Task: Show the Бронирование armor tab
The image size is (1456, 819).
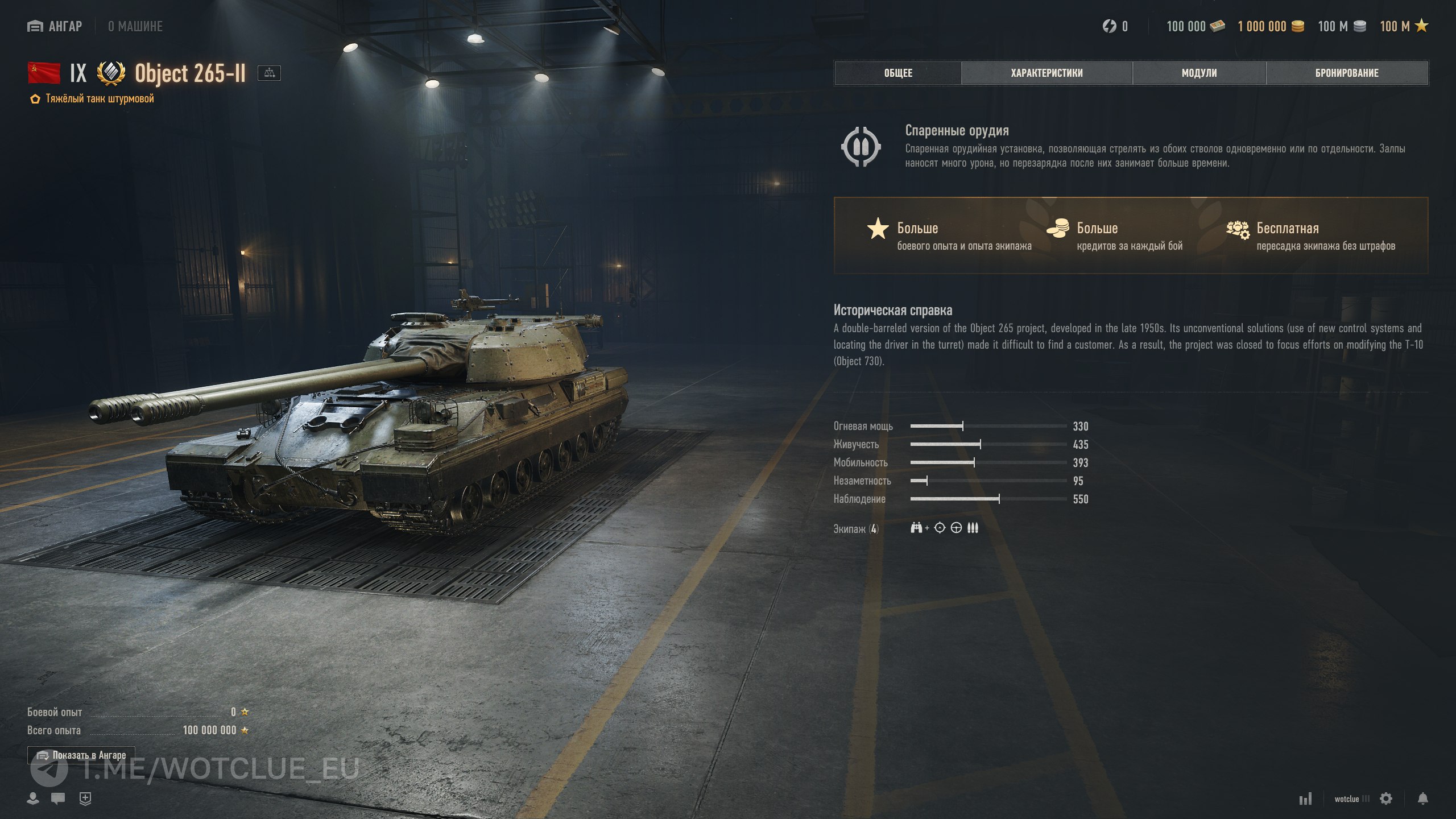Action: coord(1347,73)
